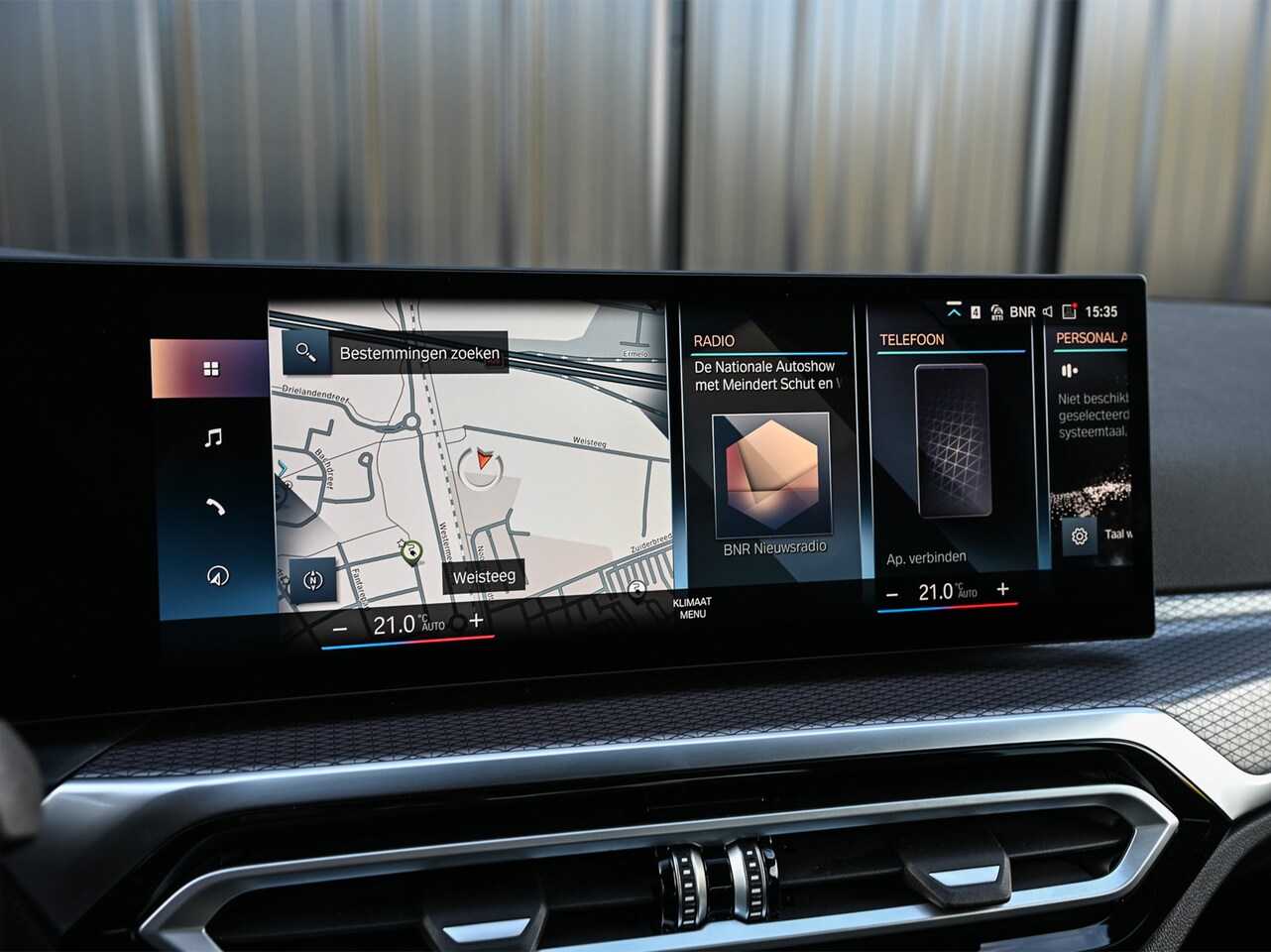This screenshot has width=1271, height=952.
Task: Decrease the temperature under the Telefoon widget
Action: 892,594
